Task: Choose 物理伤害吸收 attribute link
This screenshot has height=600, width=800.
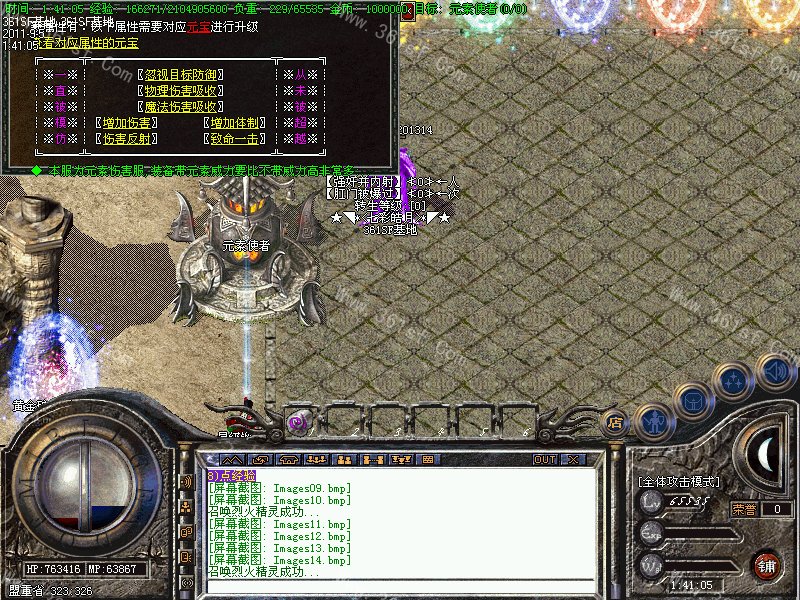Action: [x=181, y=91]
